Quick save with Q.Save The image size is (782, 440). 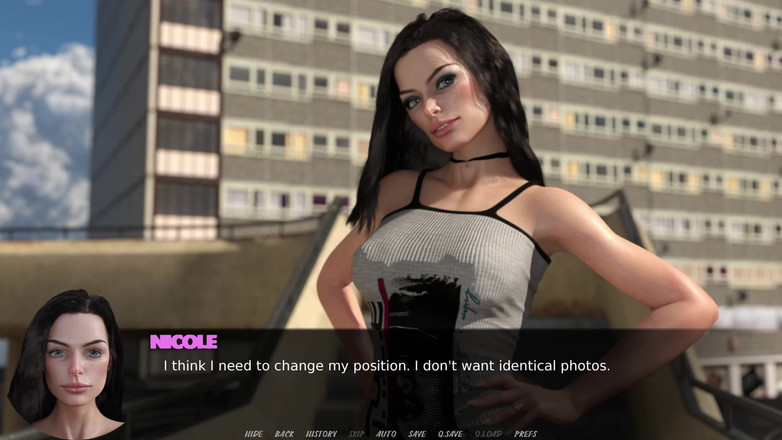[450, 434]
